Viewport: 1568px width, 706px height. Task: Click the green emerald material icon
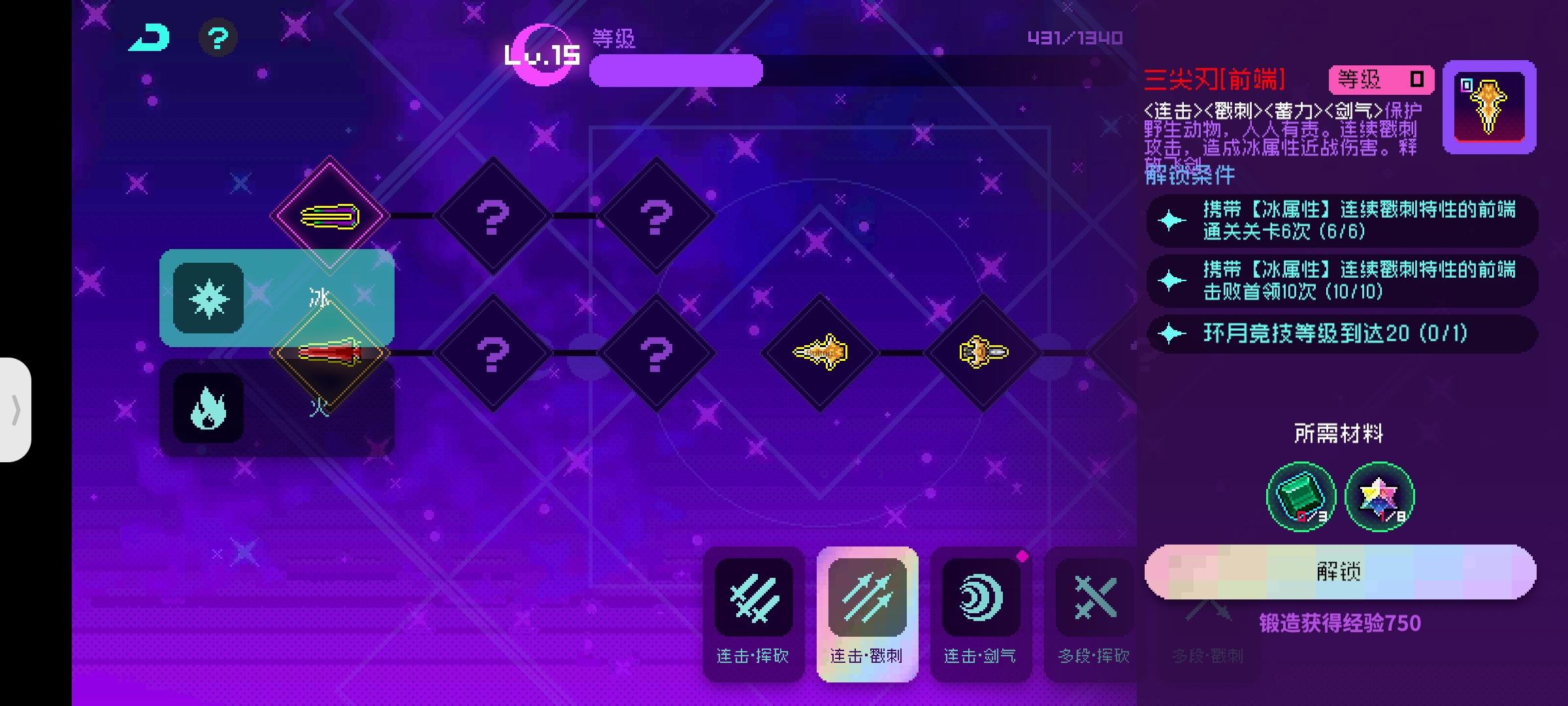[x=1300, y=497]
